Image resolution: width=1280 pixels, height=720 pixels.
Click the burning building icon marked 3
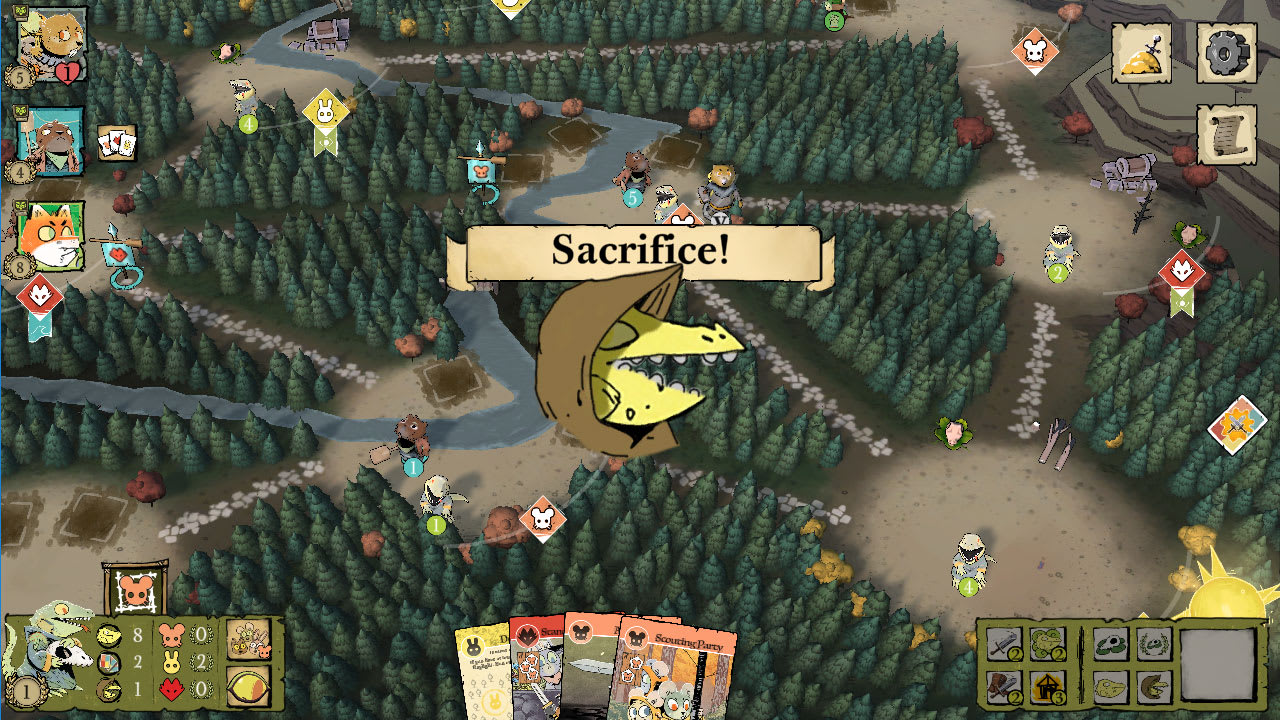tap(1048, 688)
